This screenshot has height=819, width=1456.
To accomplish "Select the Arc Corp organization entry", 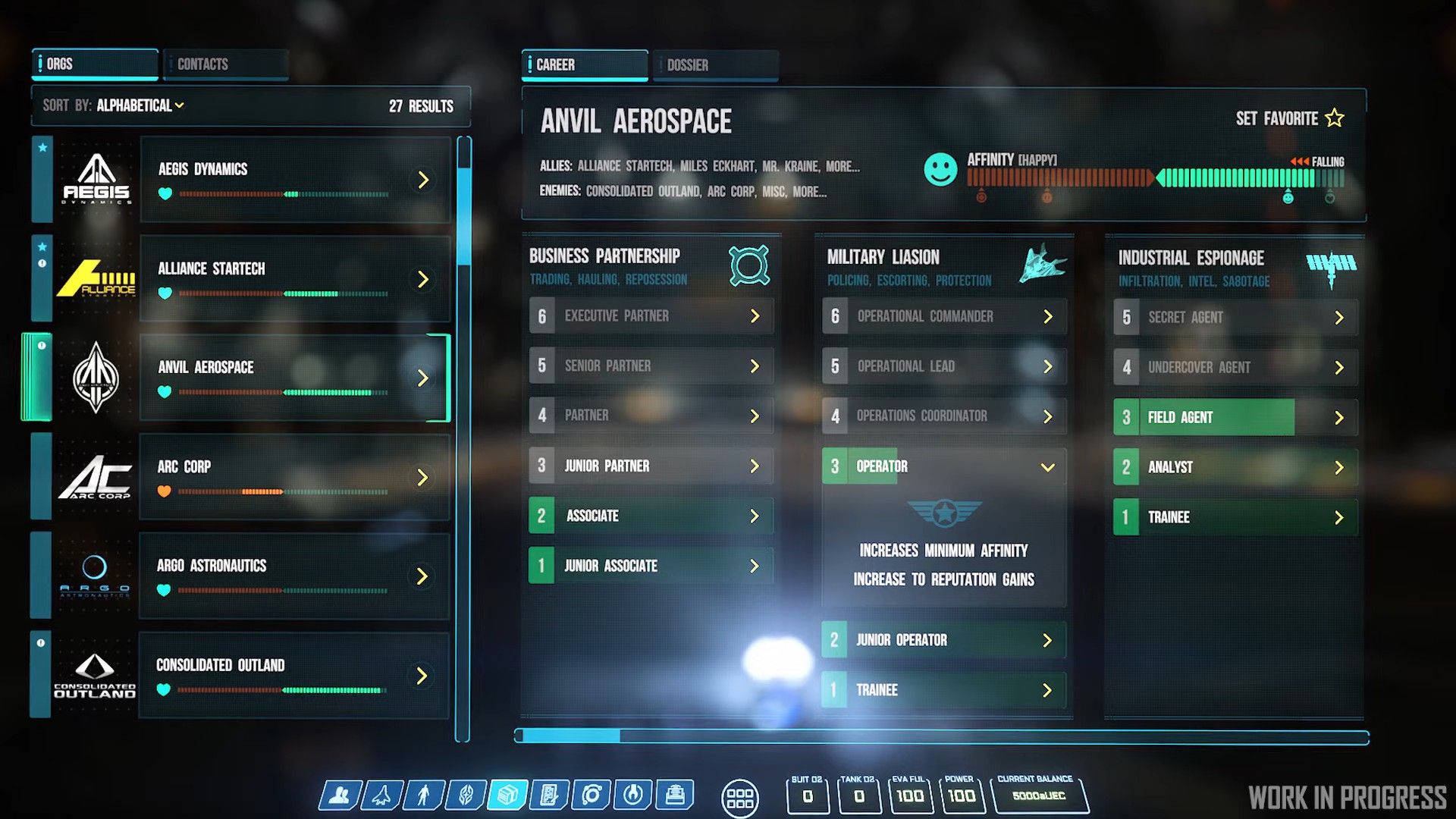I will point(295,477).
